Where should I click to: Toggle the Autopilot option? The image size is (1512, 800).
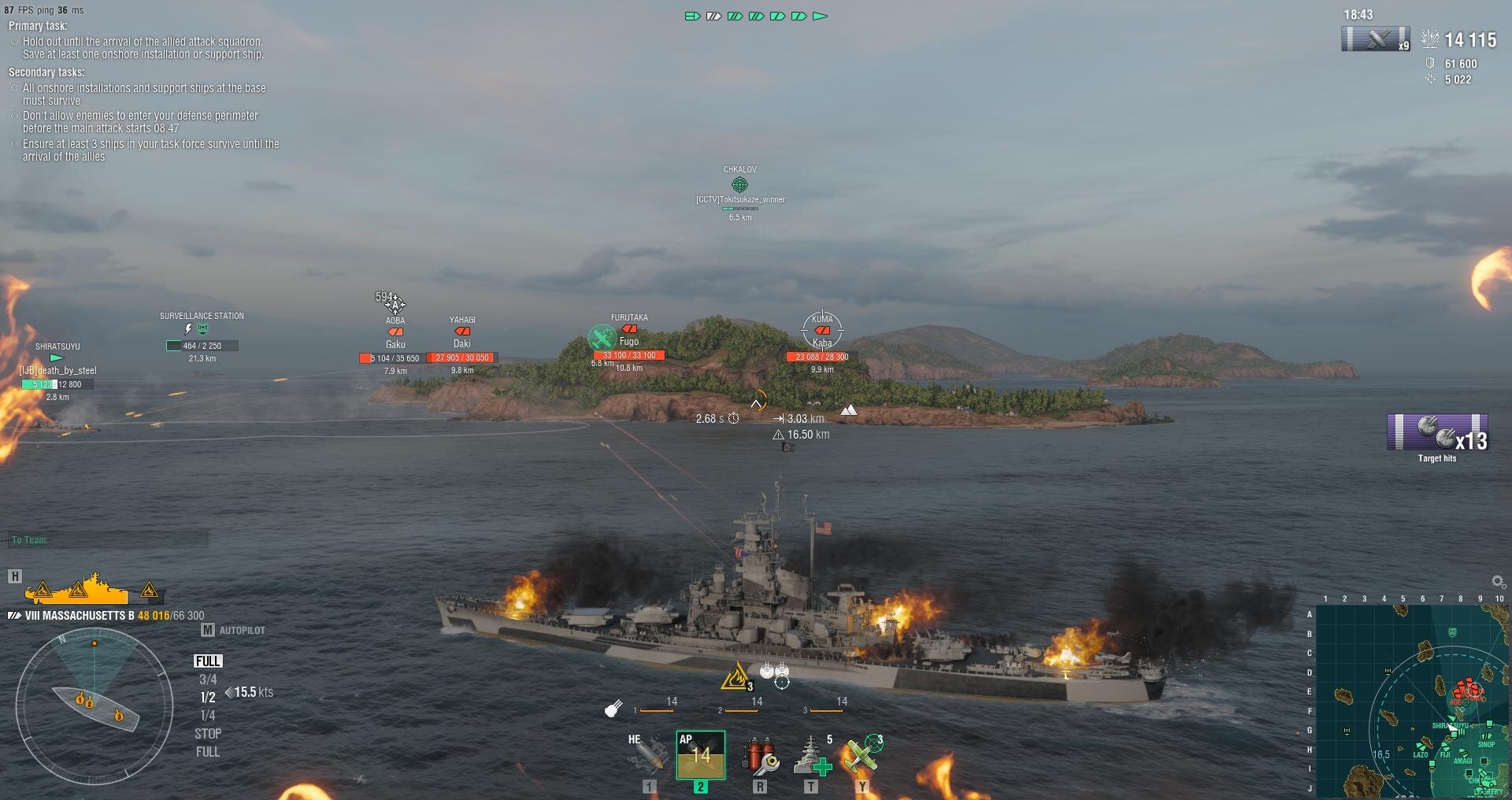point(234,630)
